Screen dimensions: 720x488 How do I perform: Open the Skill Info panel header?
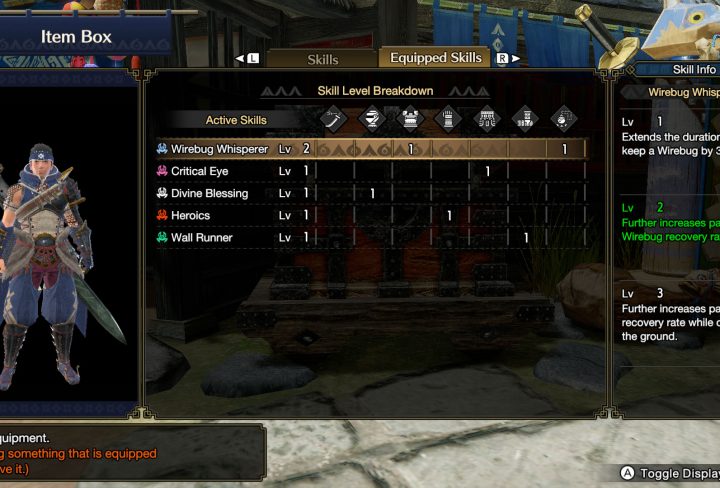[x=693, y=69]
